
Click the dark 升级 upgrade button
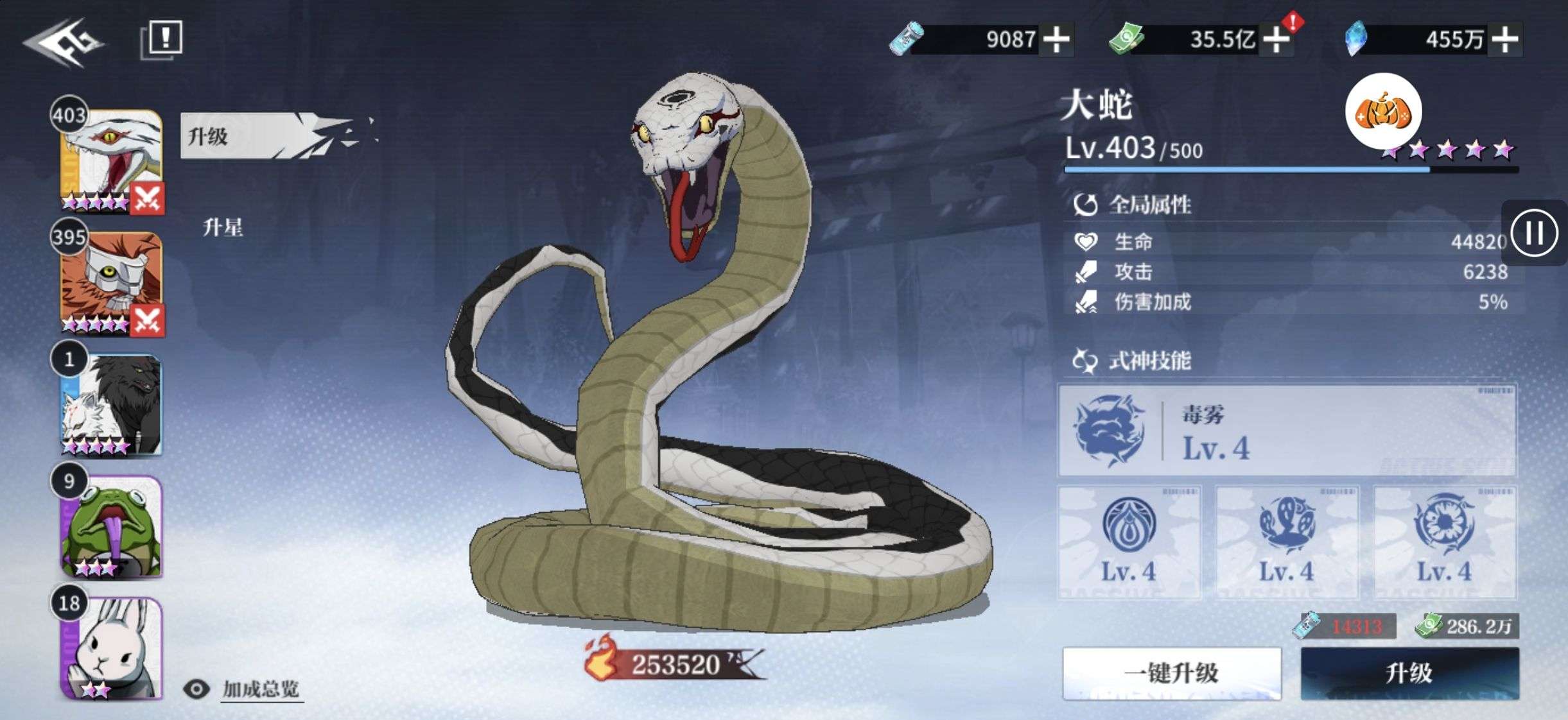1409,673
